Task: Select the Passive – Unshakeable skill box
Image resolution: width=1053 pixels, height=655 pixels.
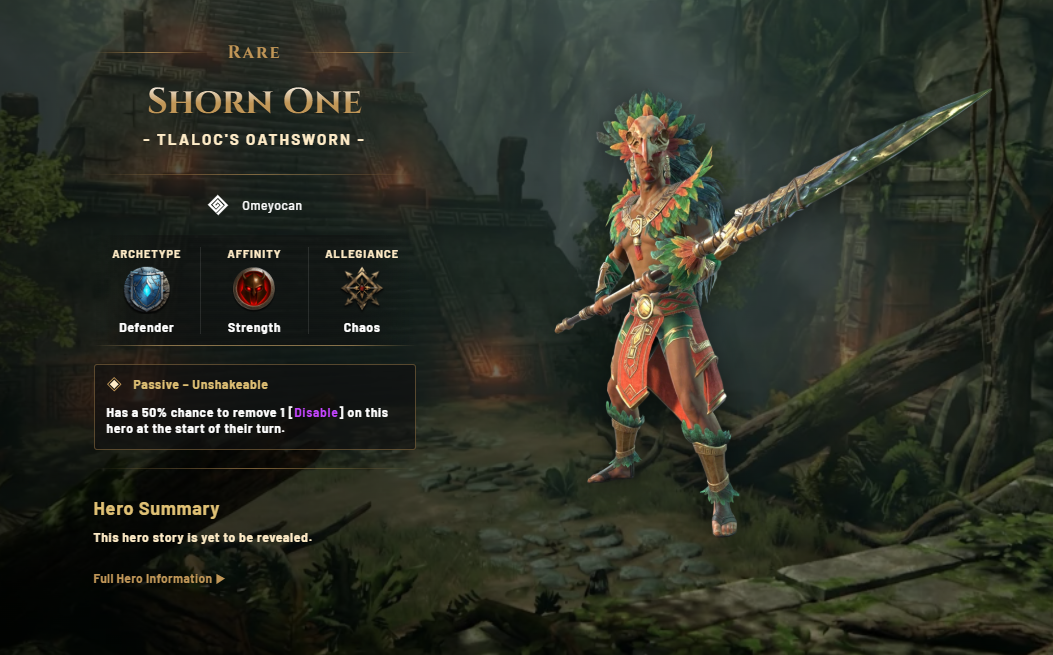Action: pos(254,406)
